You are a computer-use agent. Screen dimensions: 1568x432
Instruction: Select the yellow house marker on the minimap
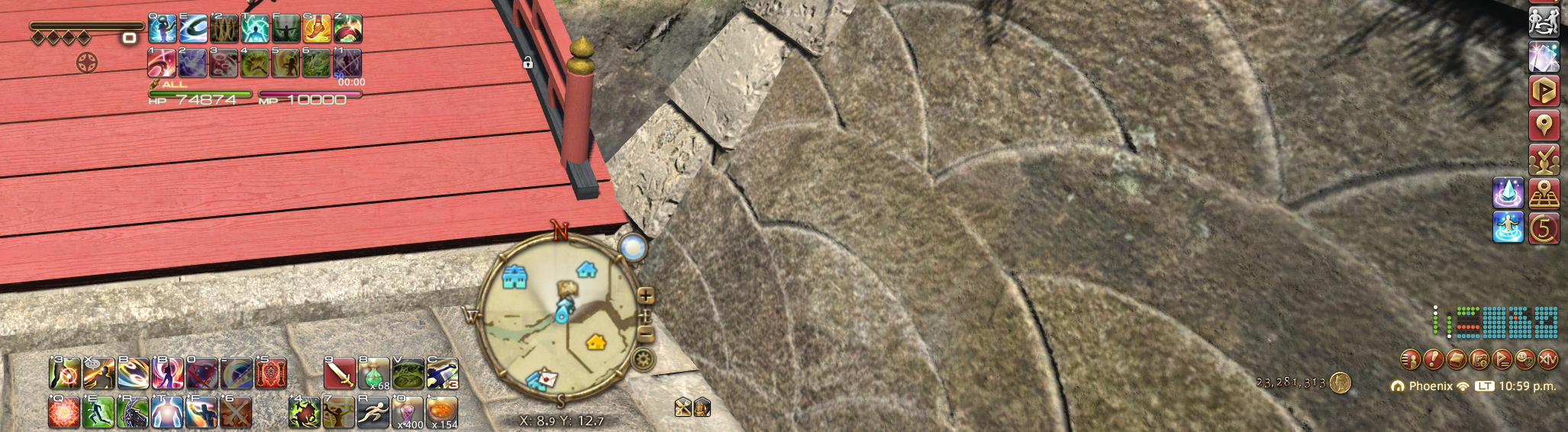pyautogui.click(x=595, y=342)
